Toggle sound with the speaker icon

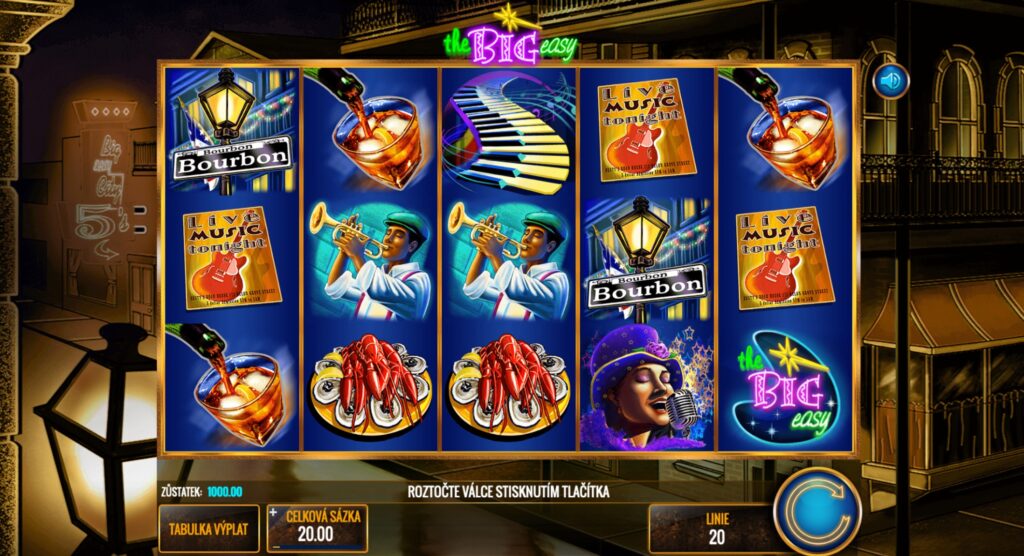click(889, 80)
